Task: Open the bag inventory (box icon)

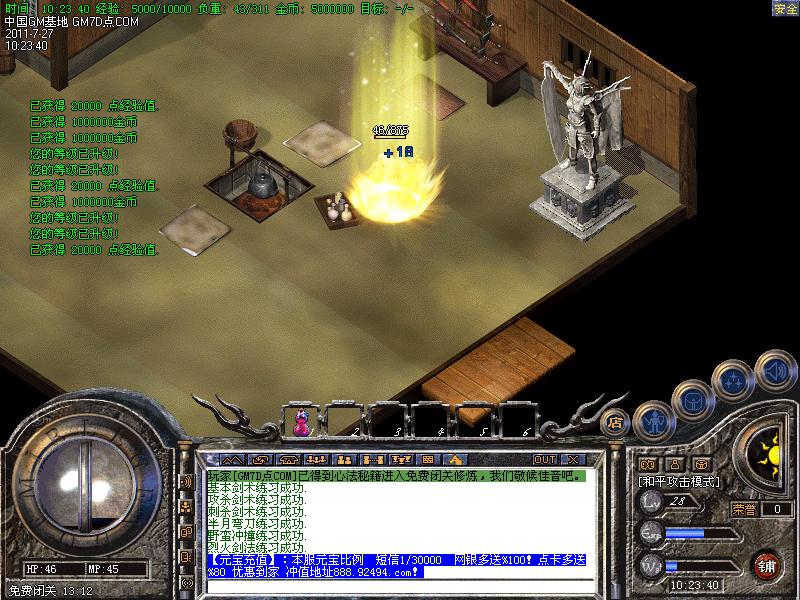Action: [x=693, y=399]
